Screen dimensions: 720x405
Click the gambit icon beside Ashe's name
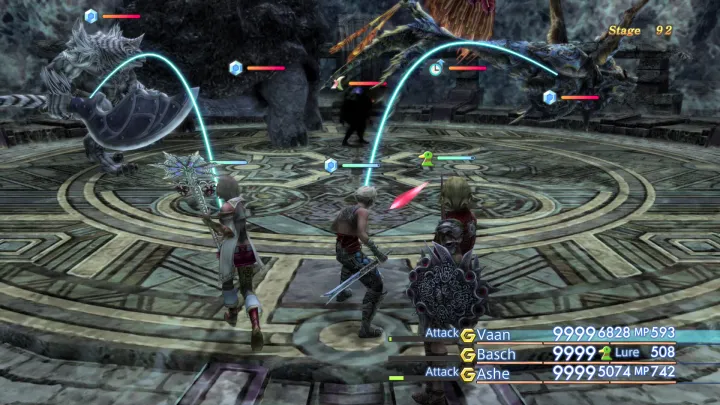click(x=467, y=374)
